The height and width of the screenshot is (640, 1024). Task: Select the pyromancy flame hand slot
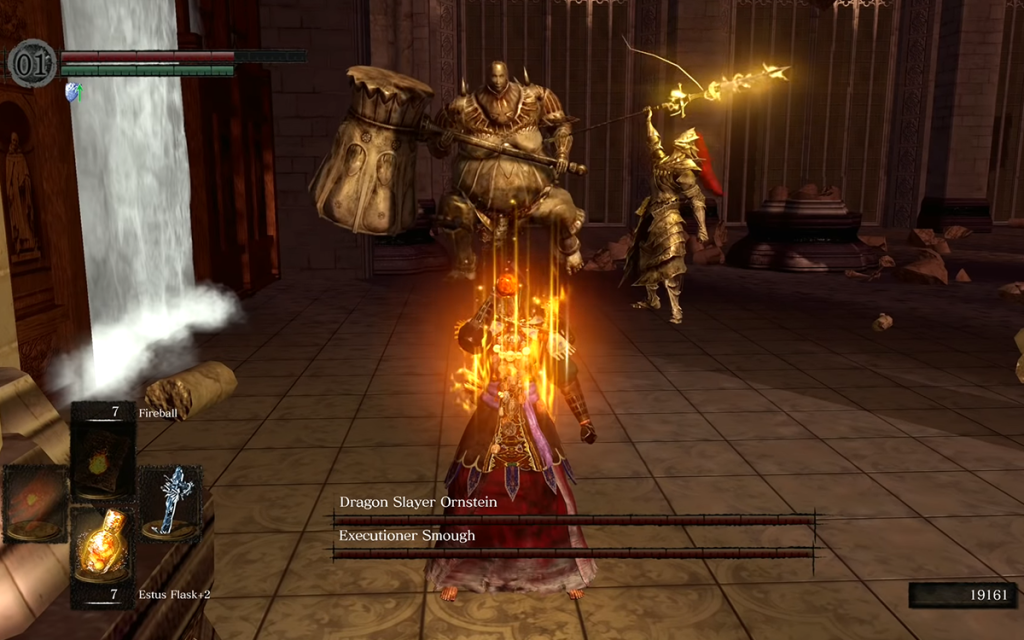click(36, 502)
